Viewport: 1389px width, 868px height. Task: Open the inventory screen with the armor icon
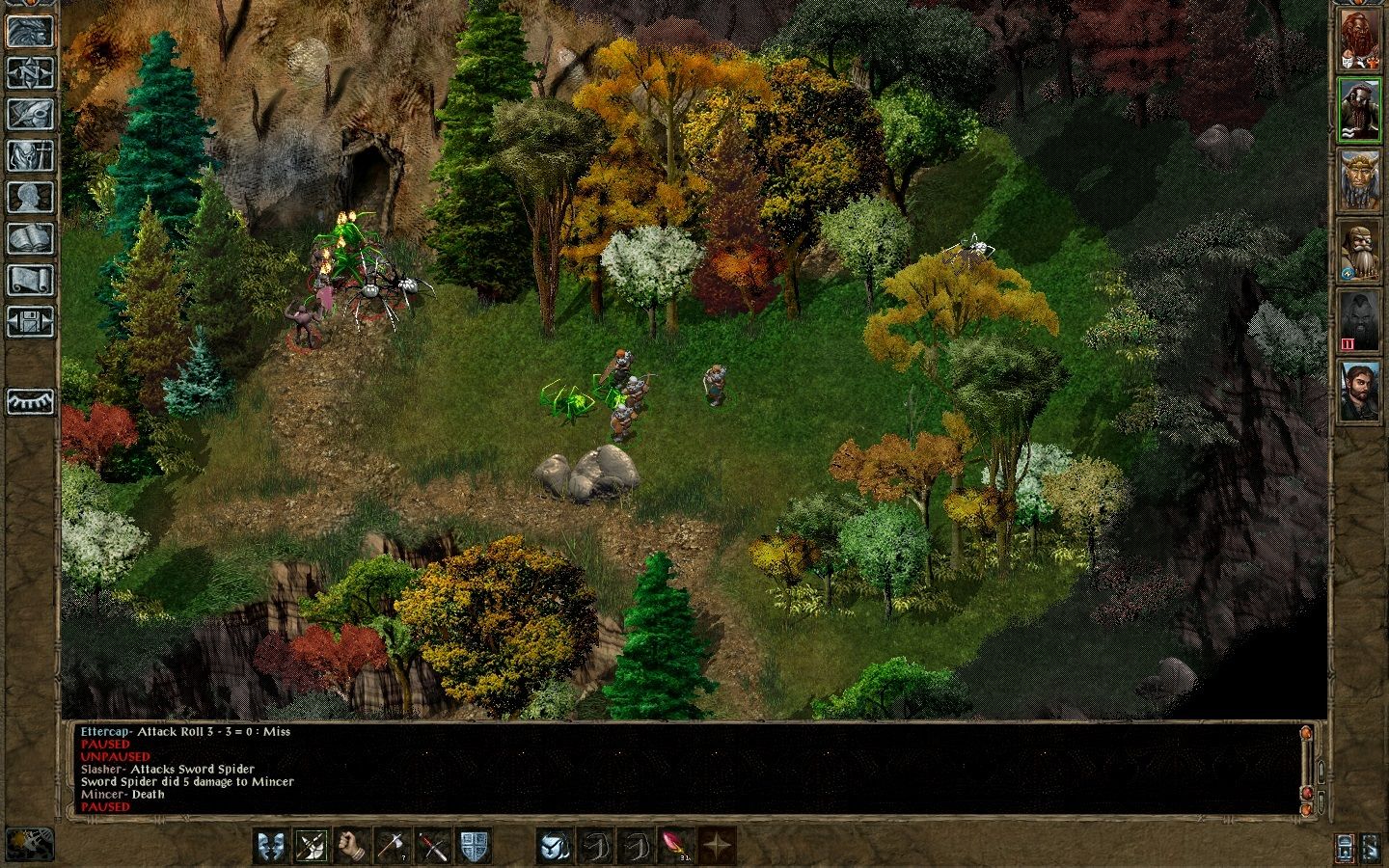pos(30,155)
